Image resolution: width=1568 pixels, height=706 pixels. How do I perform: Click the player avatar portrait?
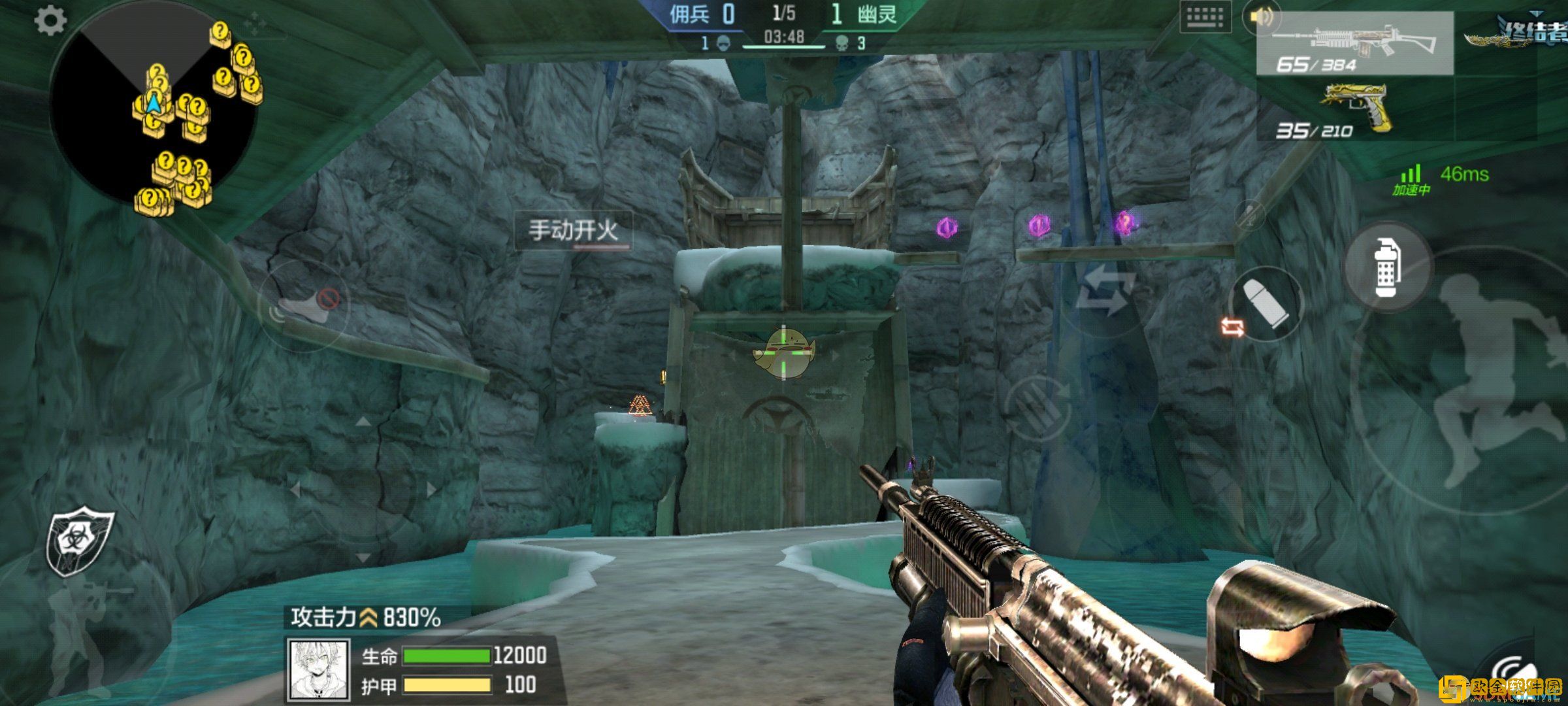319,669
